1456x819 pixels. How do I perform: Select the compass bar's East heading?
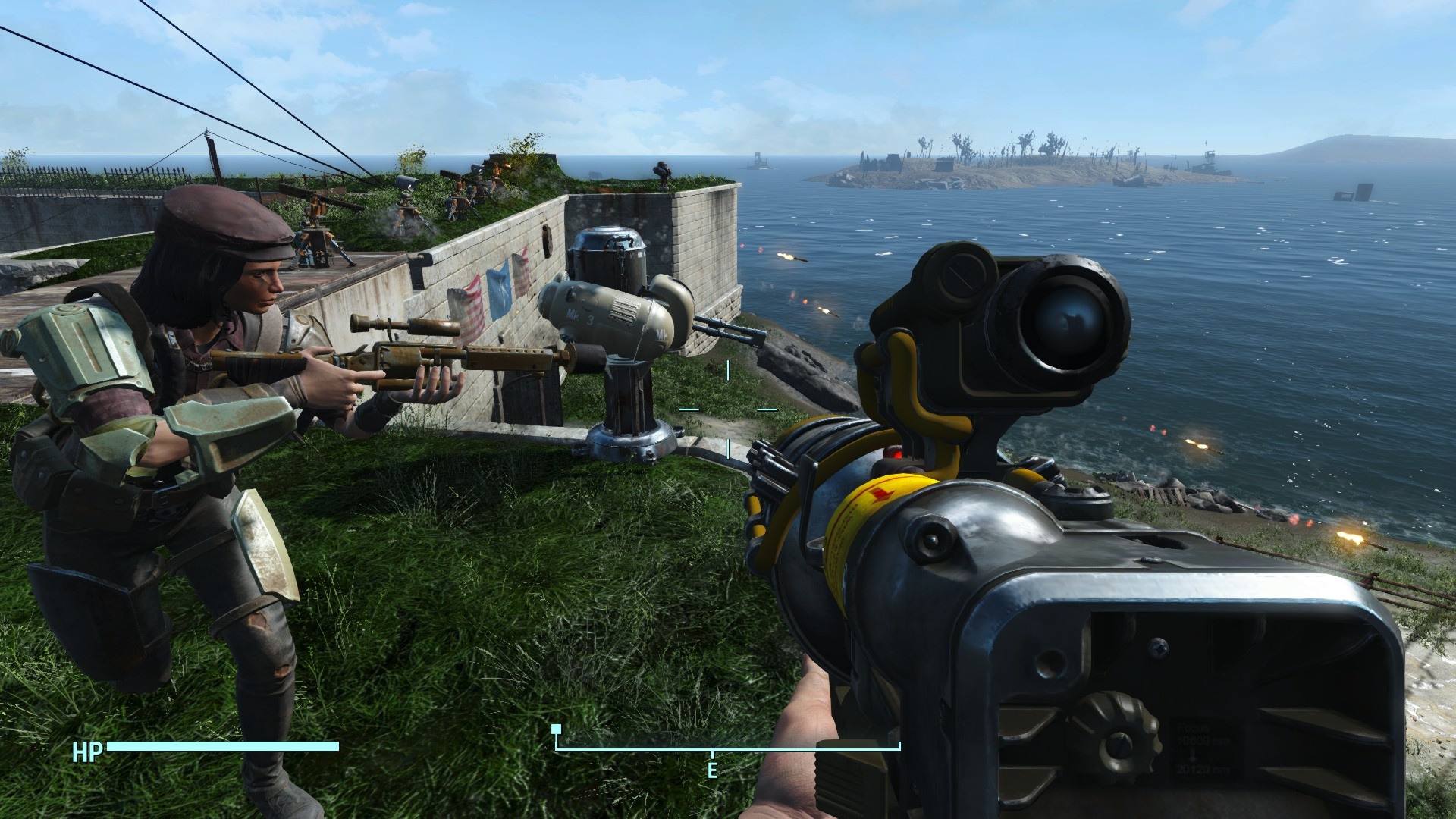tap(712, 770)
